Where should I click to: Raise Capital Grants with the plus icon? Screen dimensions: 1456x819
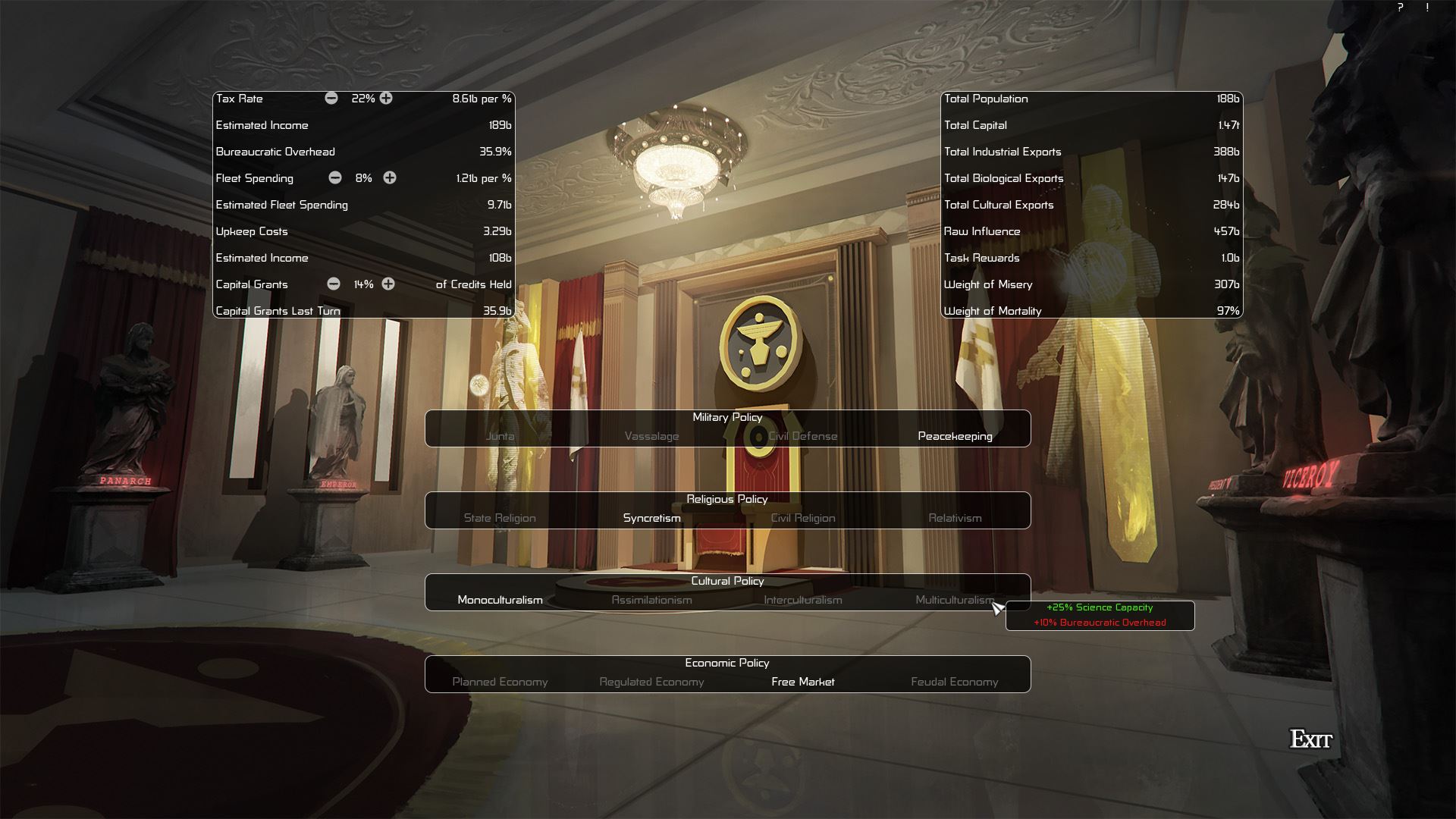coord(388,284)
